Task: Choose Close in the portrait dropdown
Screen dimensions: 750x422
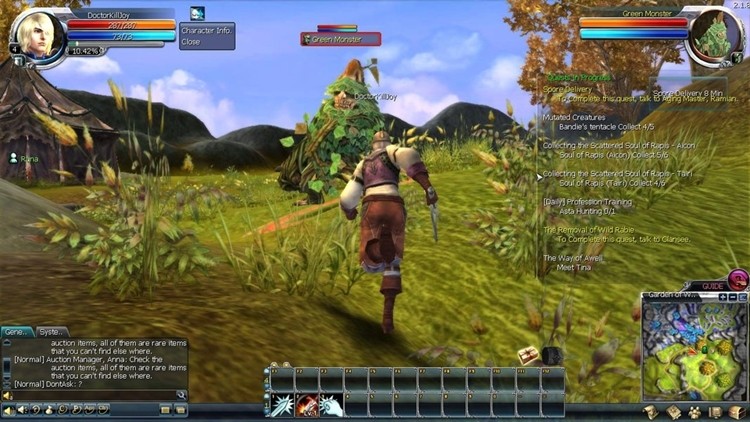Action: tap(190, 43)
